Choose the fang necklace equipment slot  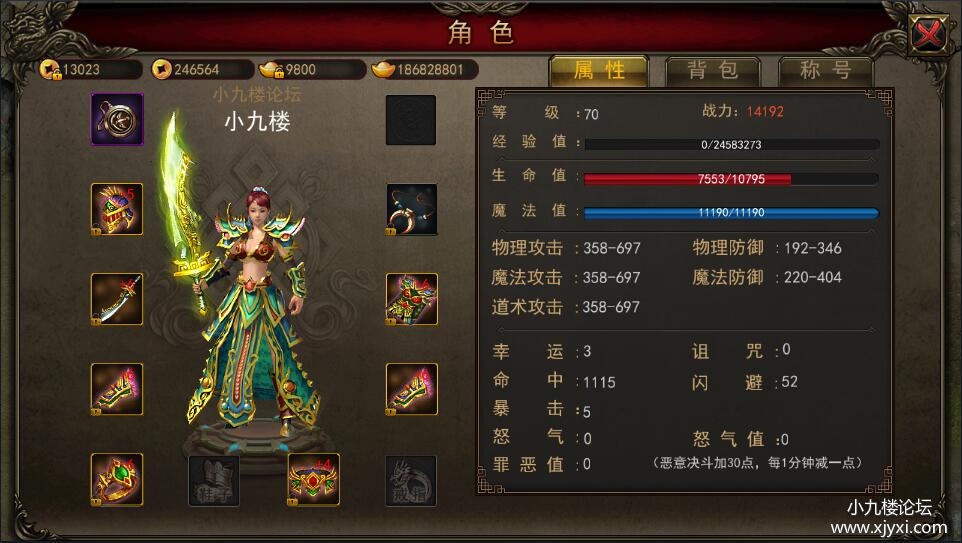(411, 209)
